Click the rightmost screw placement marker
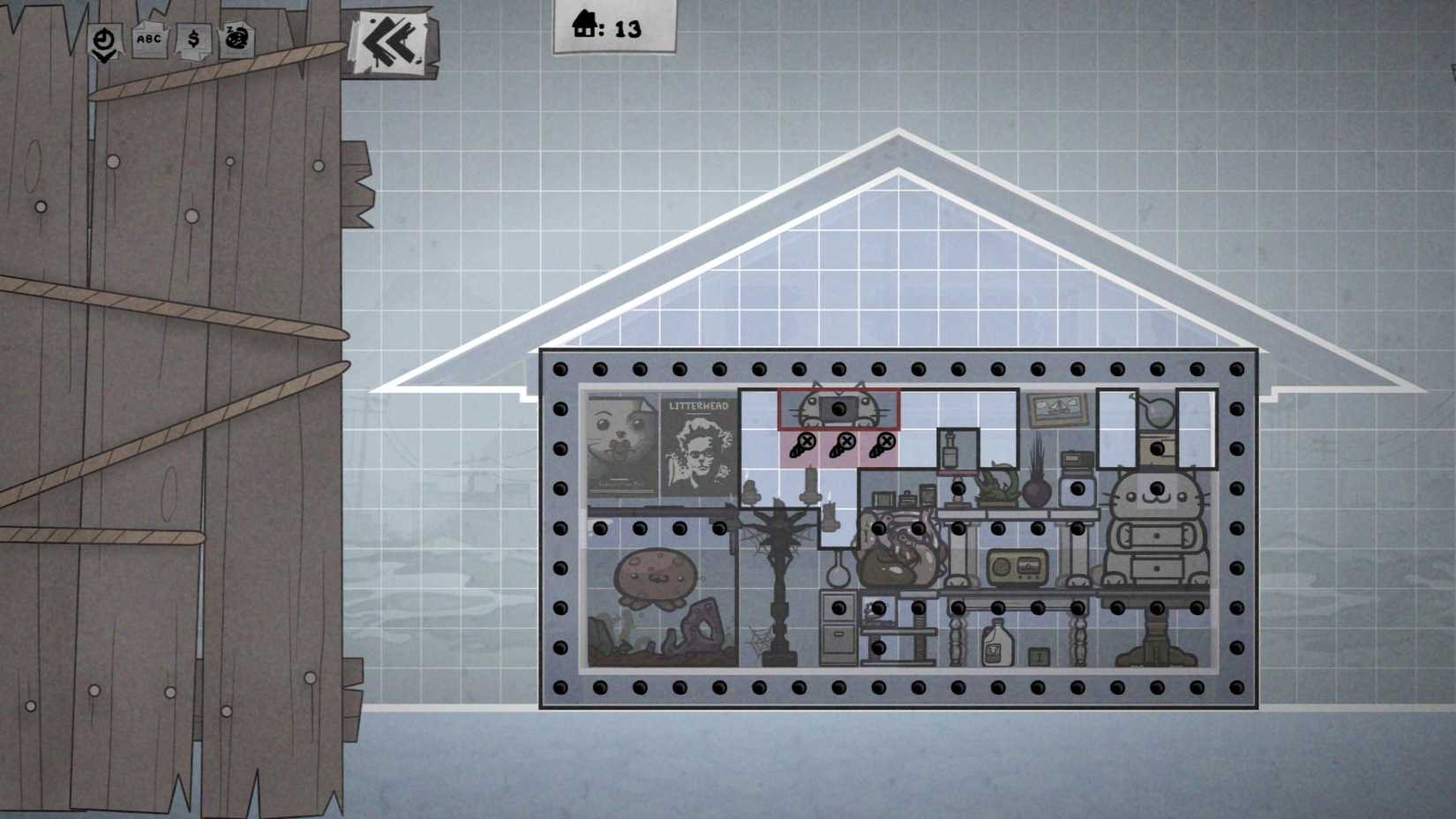This screenshot has height=819, width=1456. click(x=888, y=441)
